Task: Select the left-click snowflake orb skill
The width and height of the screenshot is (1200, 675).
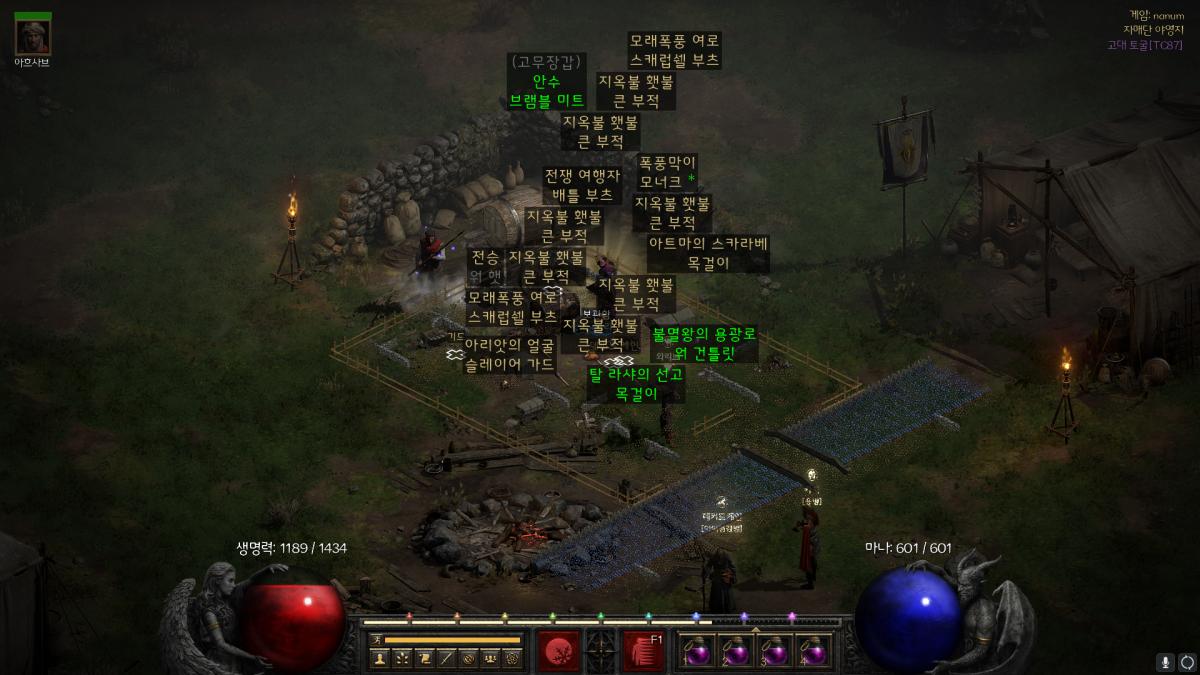Action: (558, 650)
